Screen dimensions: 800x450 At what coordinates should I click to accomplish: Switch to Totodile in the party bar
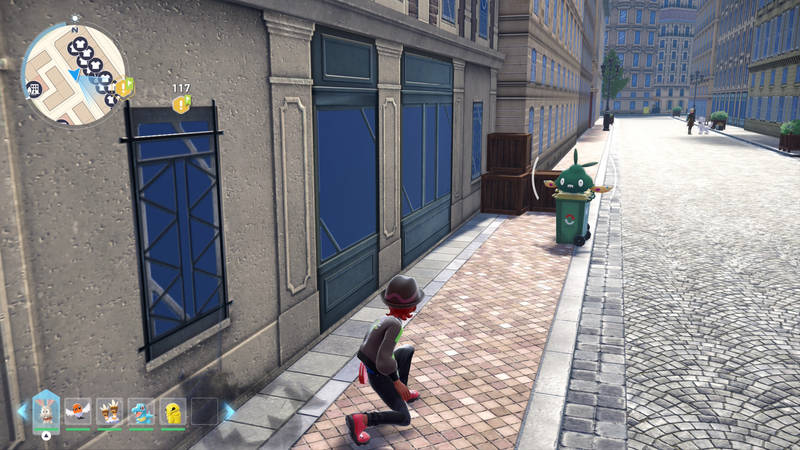coord(141,411)
